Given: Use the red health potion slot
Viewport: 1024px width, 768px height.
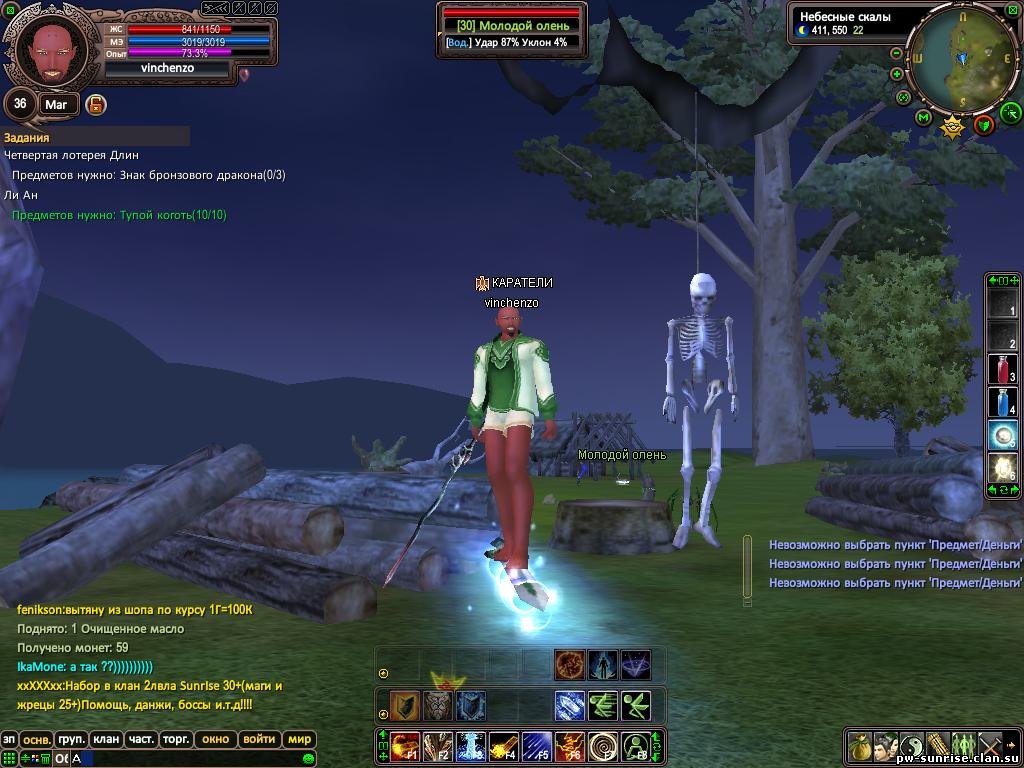Looking at the screenshot, I should 1002,369.
